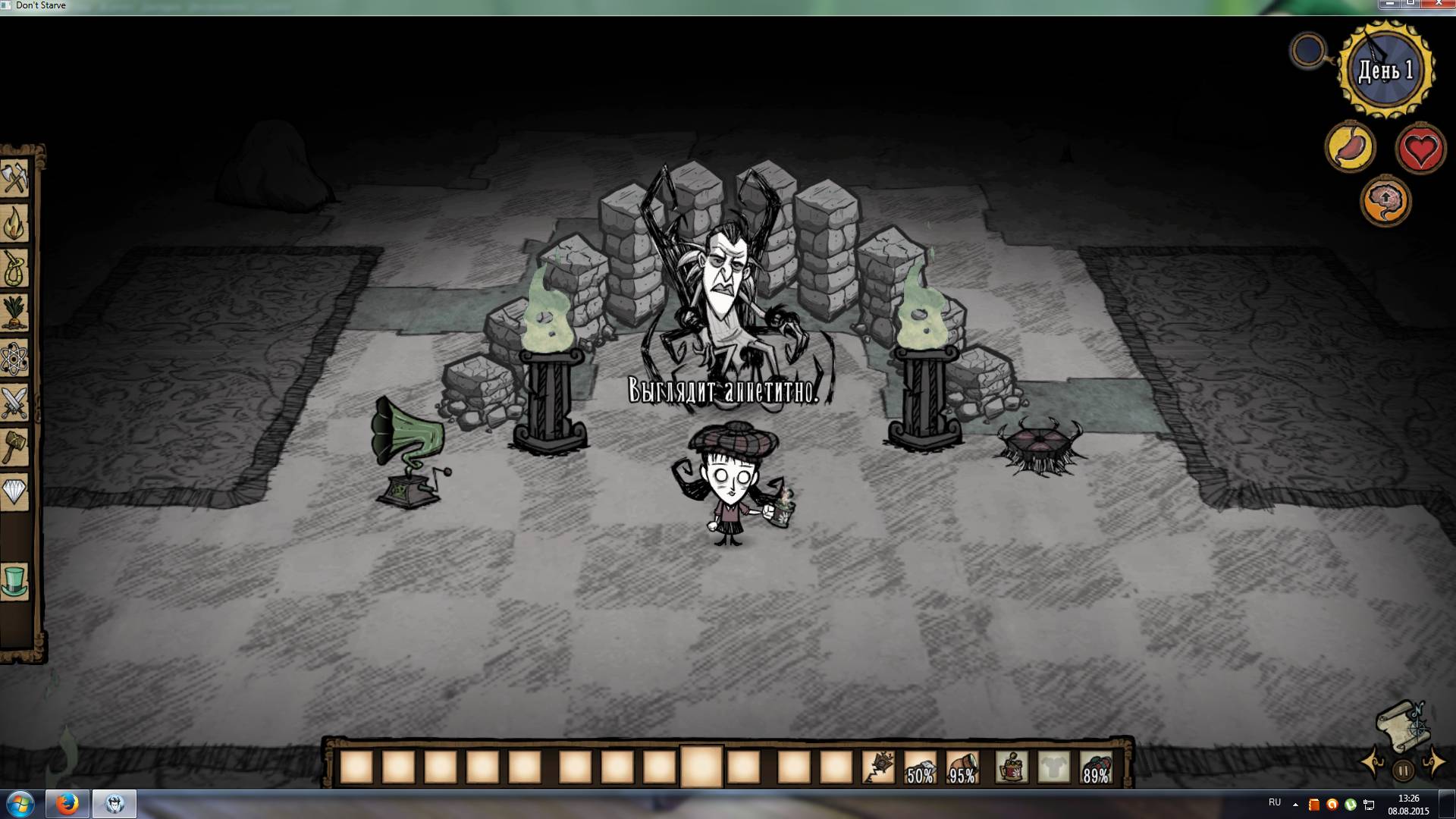Rotate the camera left with arrow button
This screenshot has width=1456, height=819.
(1373, 762)
